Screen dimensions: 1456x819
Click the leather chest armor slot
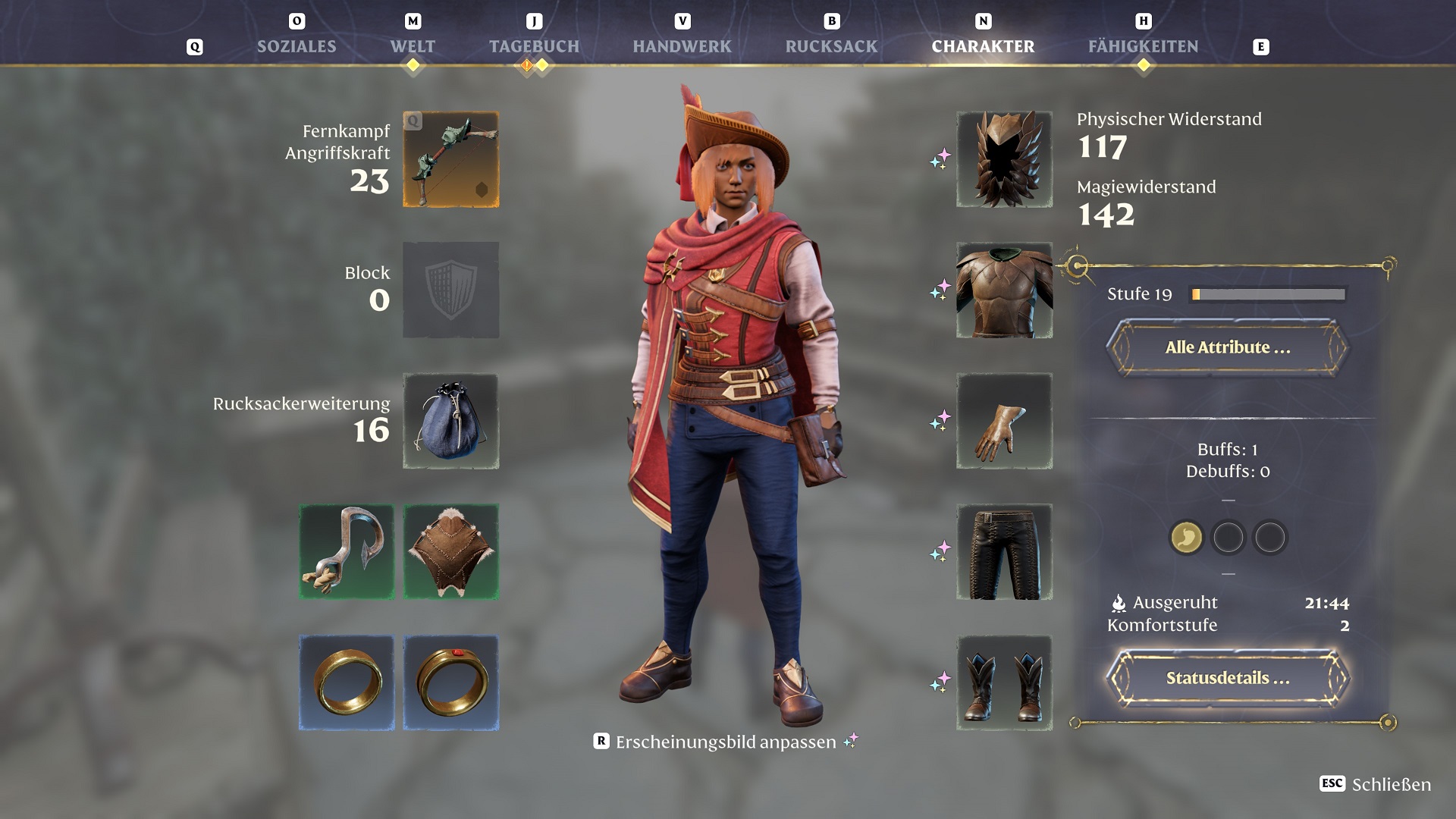pos(1004,290)
